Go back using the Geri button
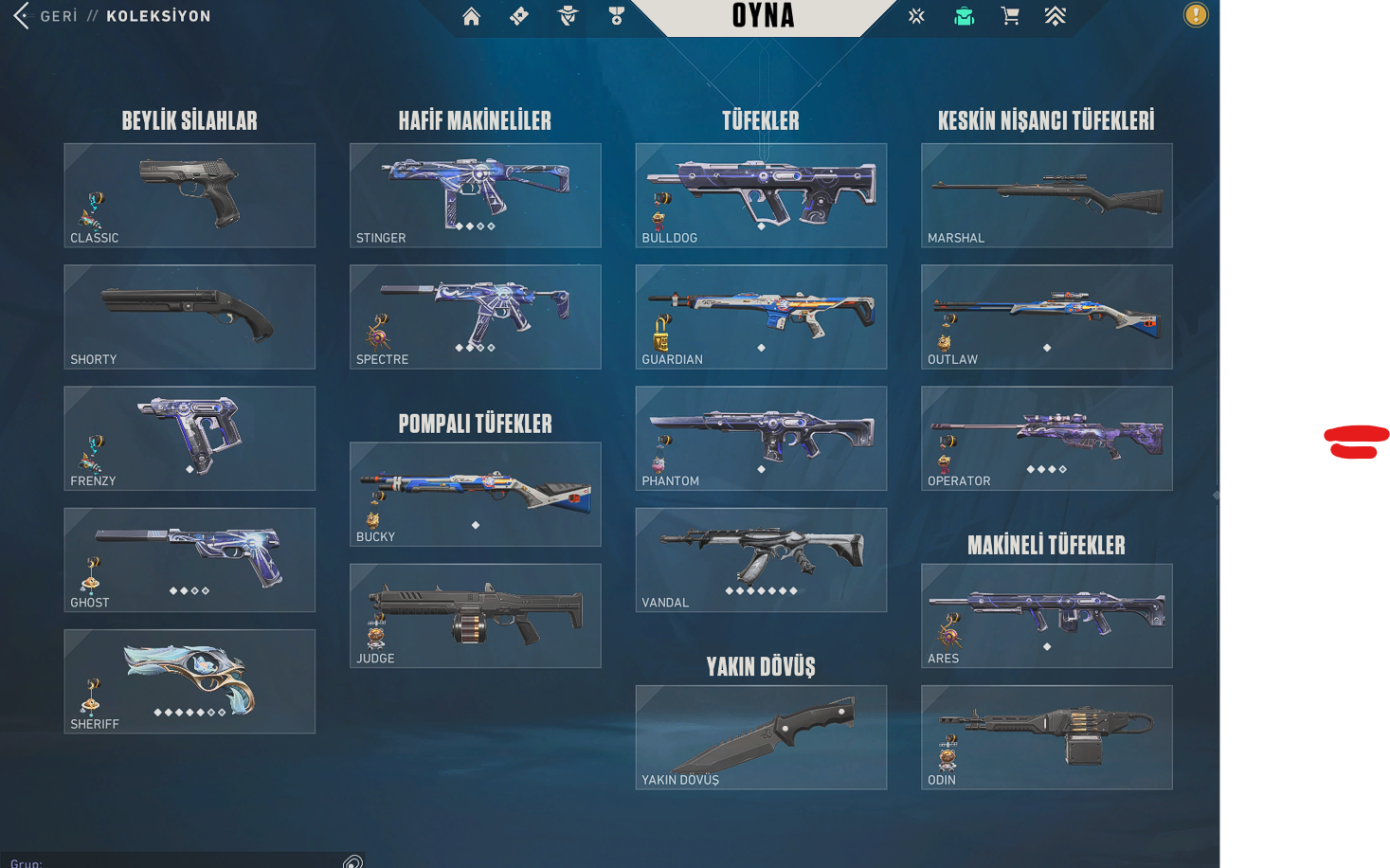This screenshot has width=1390, height=868. point(45,16)
